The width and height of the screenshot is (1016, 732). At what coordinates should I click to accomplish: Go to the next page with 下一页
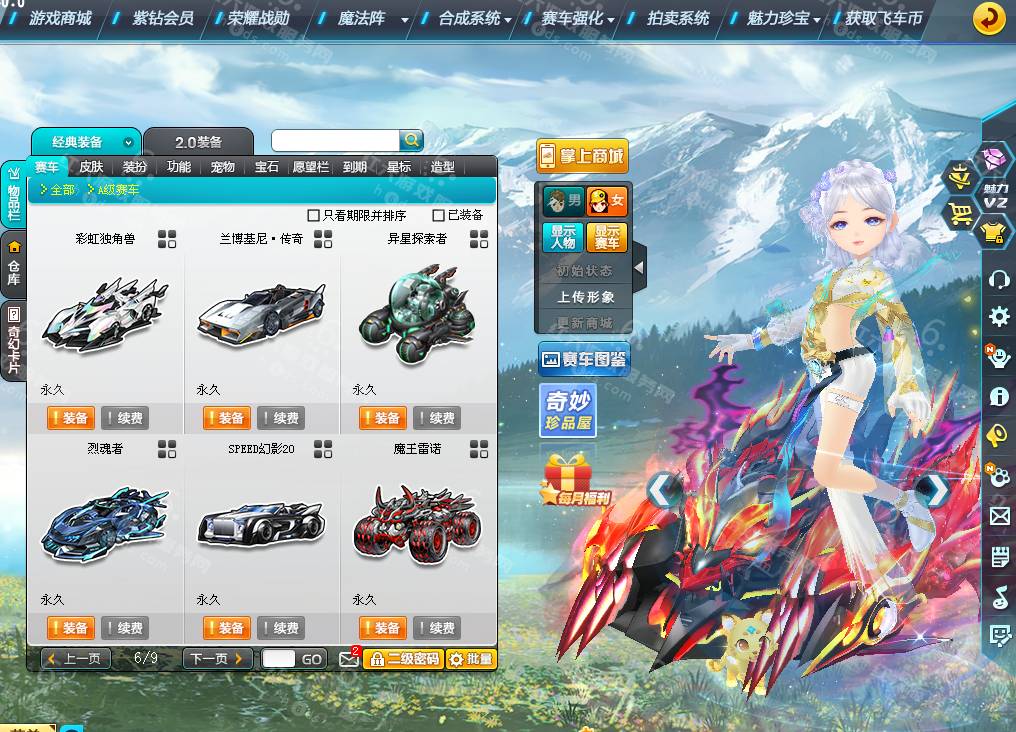pyautogui.click(x=217, y=659)
